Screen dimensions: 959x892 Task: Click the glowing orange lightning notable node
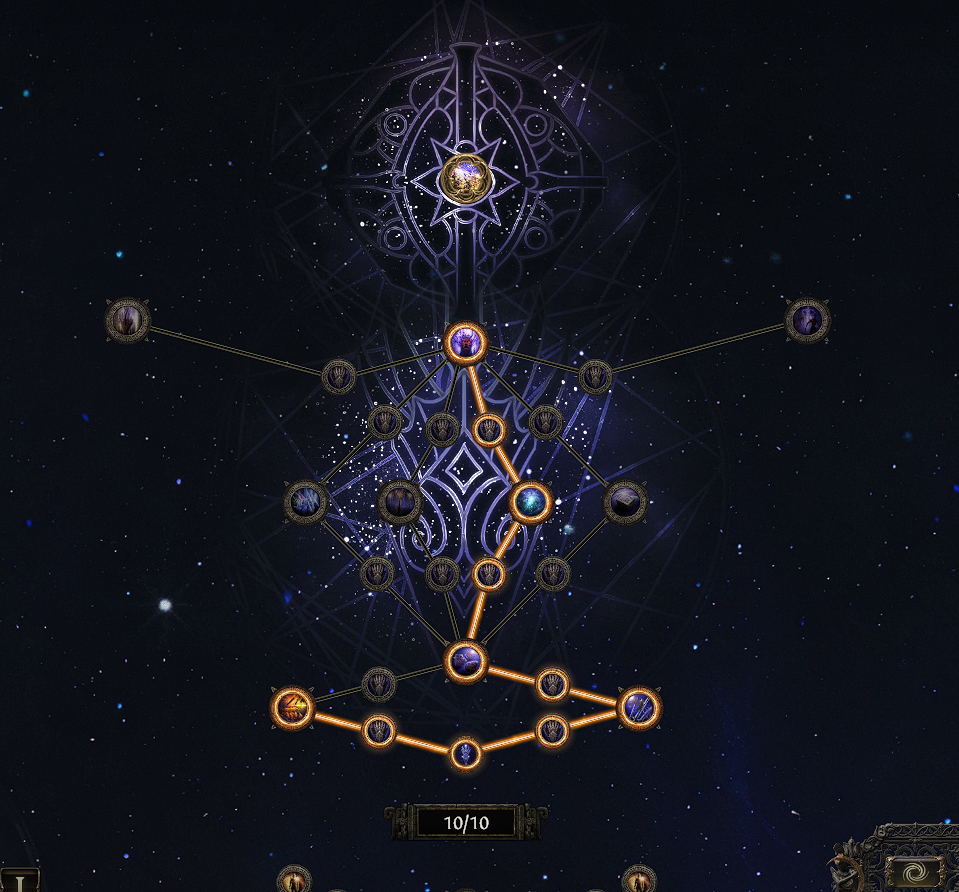tap(293, 709)
